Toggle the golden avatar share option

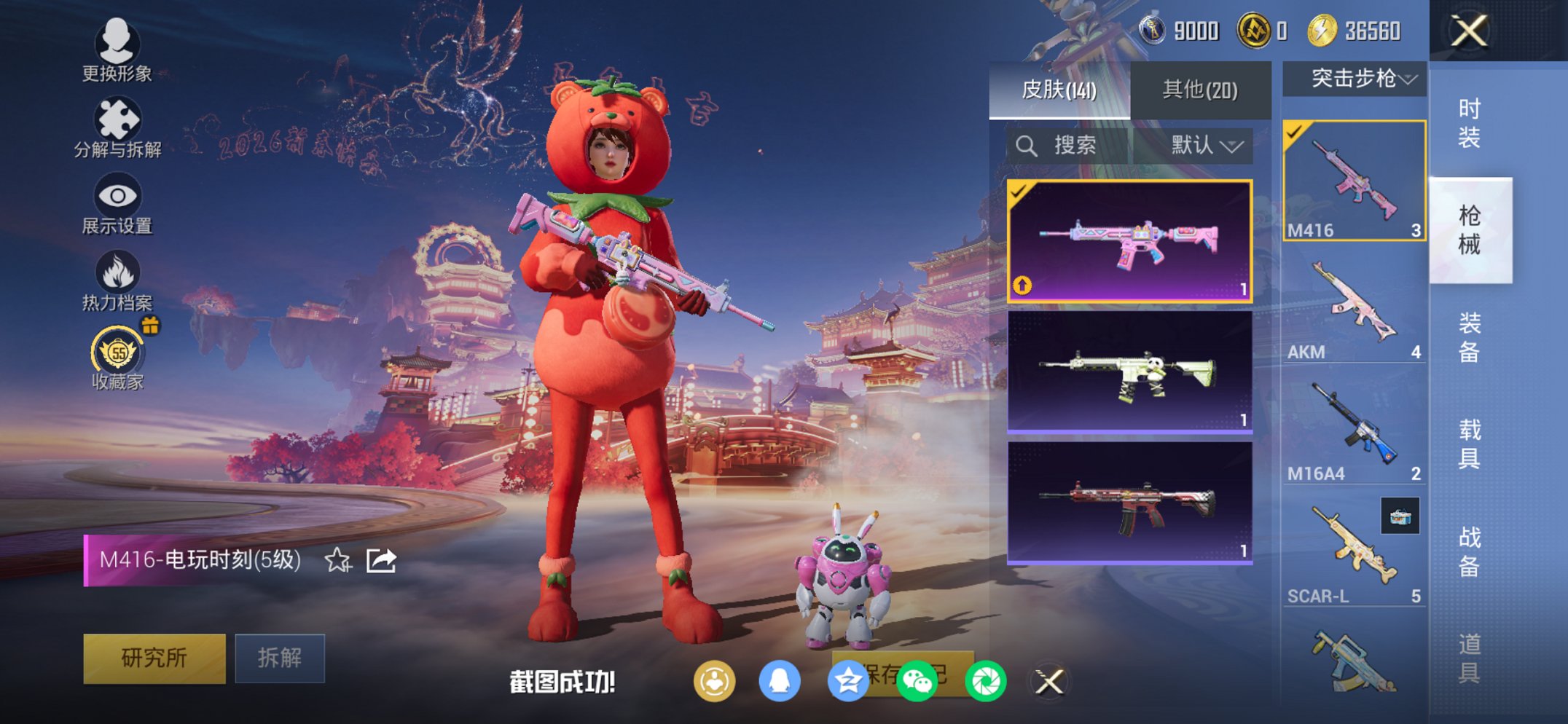click(x=715, y=679)
